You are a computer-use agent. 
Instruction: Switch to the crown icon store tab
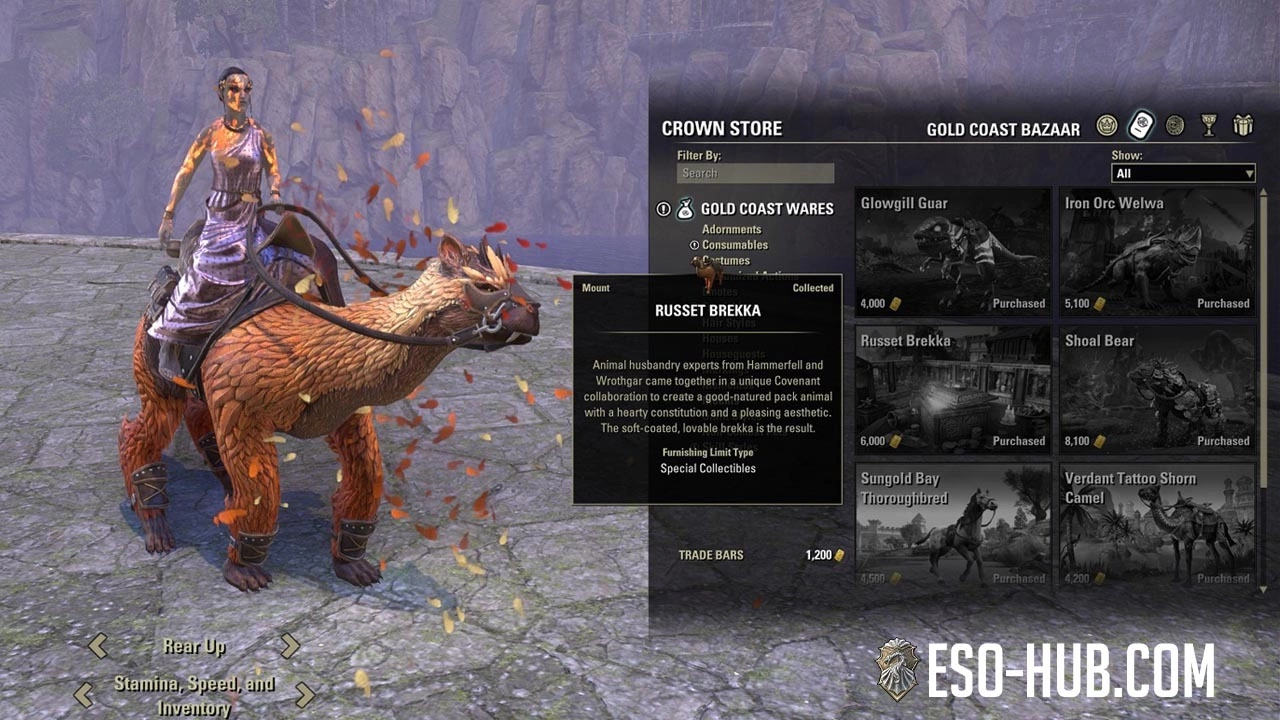click(x=1106, y=126)
